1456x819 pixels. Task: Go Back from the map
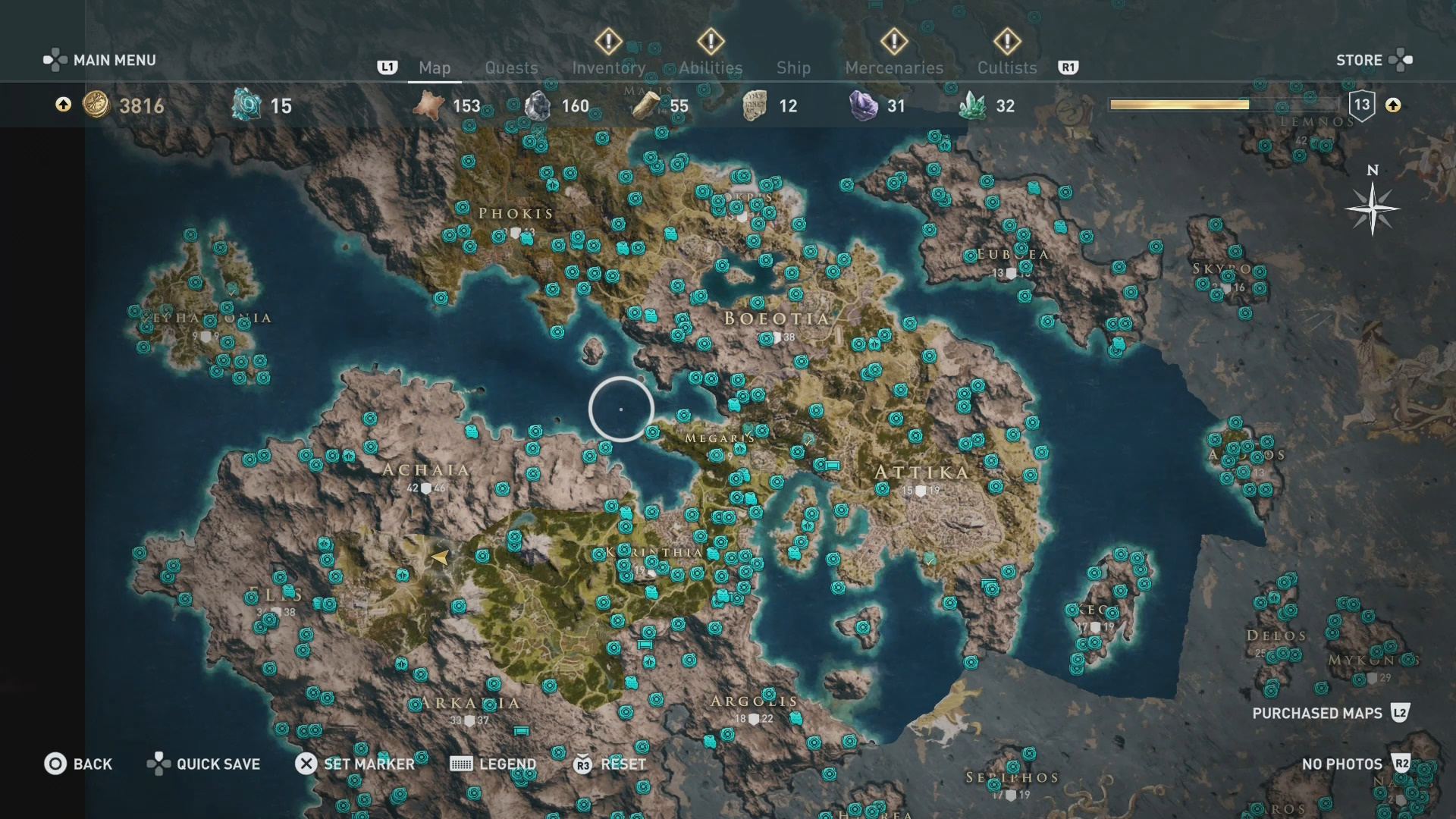point(78,764)
